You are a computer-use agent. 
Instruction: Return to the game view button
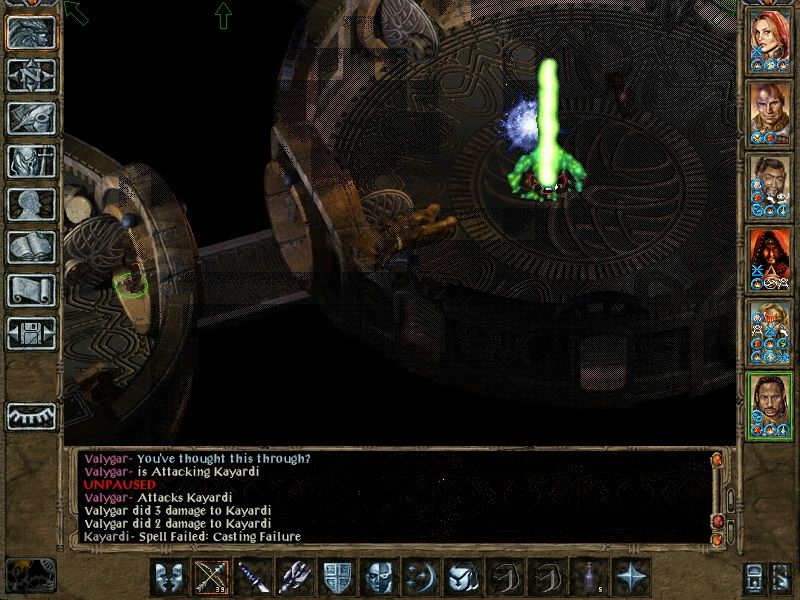pos(31,33)
